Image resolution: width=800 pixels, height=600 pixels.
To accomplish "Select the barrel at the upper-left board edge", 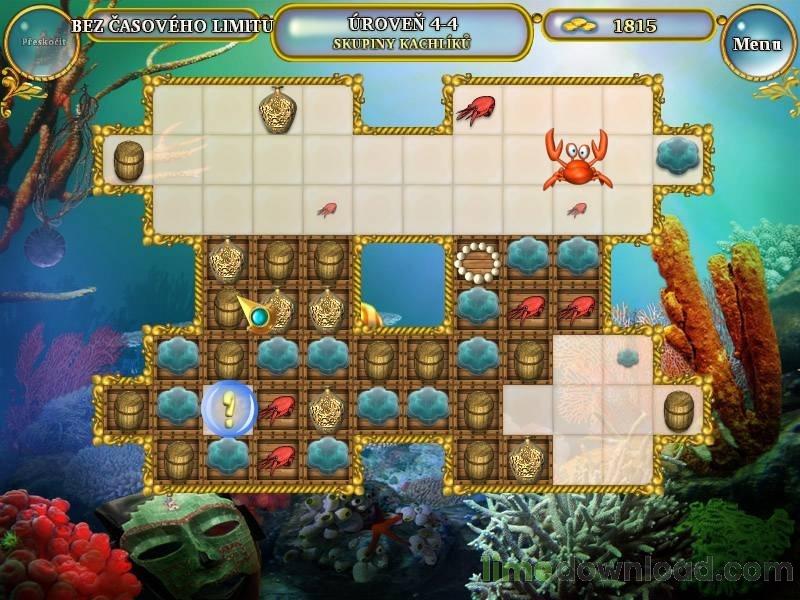I will pos(129,160).
